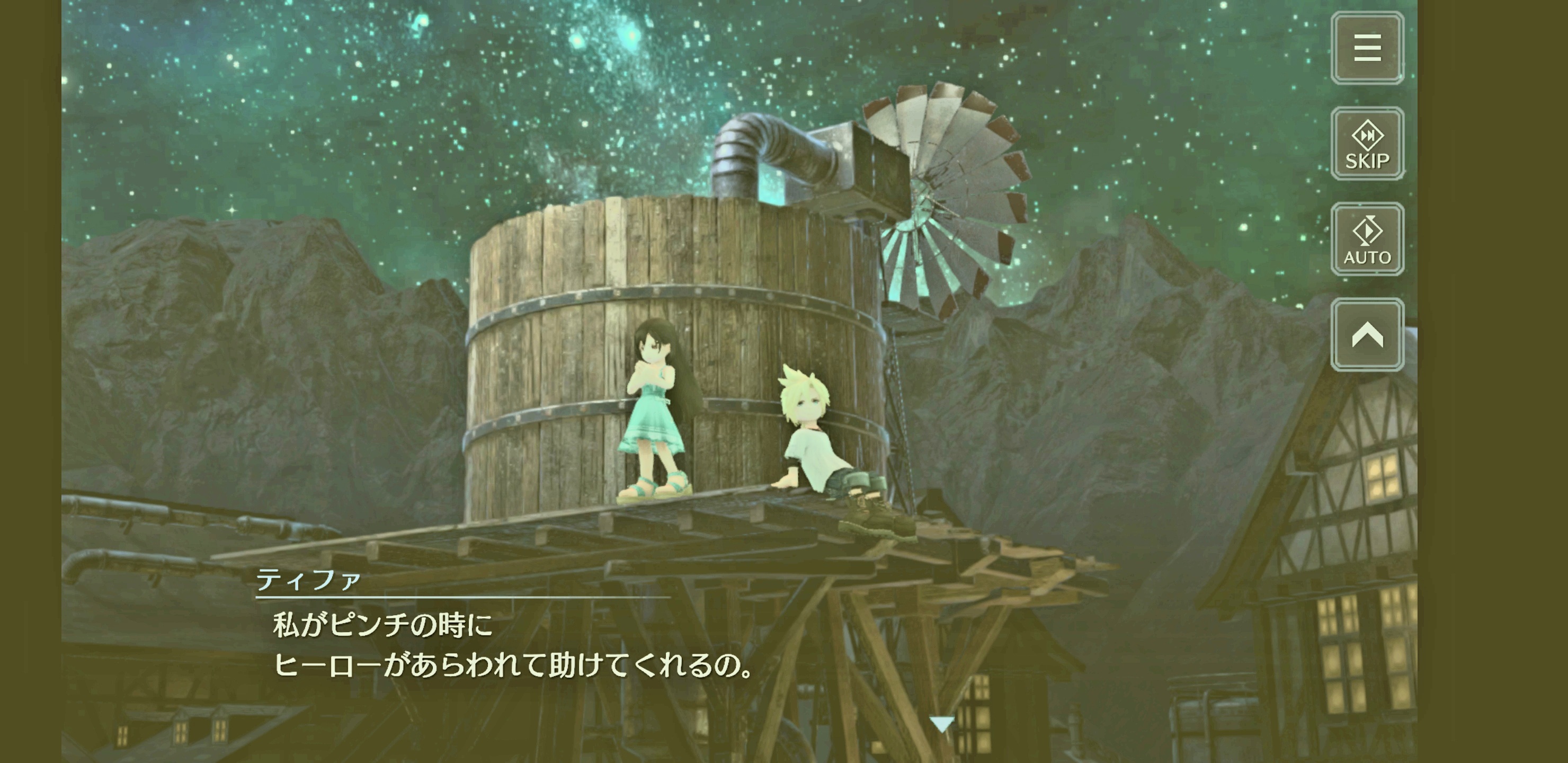This screenshot has width=1568, height=763.
Task: Toggle AUTO dialogue advance
Action: (1367, 239)
